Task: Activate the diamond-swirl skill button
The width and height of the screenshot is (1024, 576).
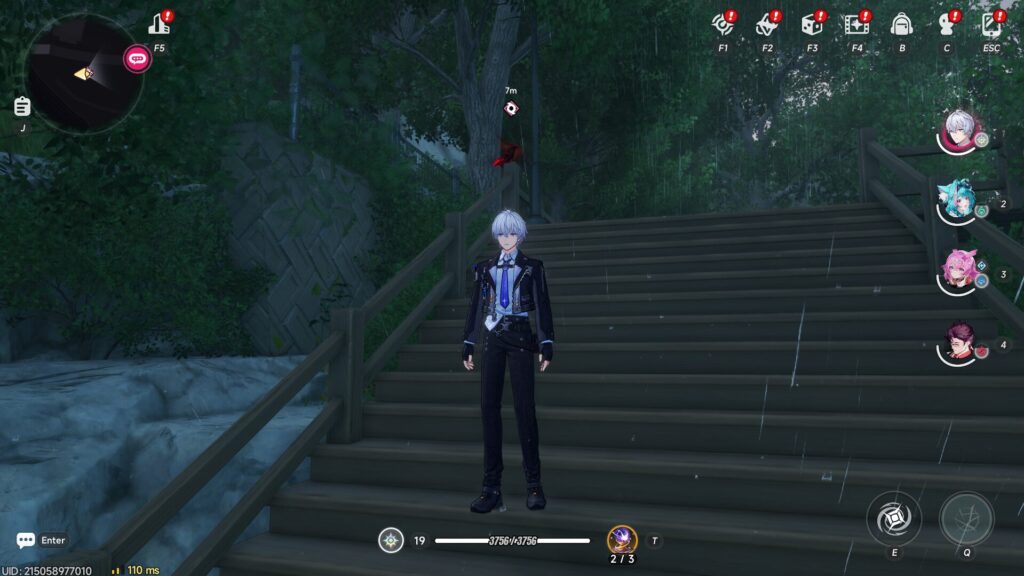Action: coord(894,518)
